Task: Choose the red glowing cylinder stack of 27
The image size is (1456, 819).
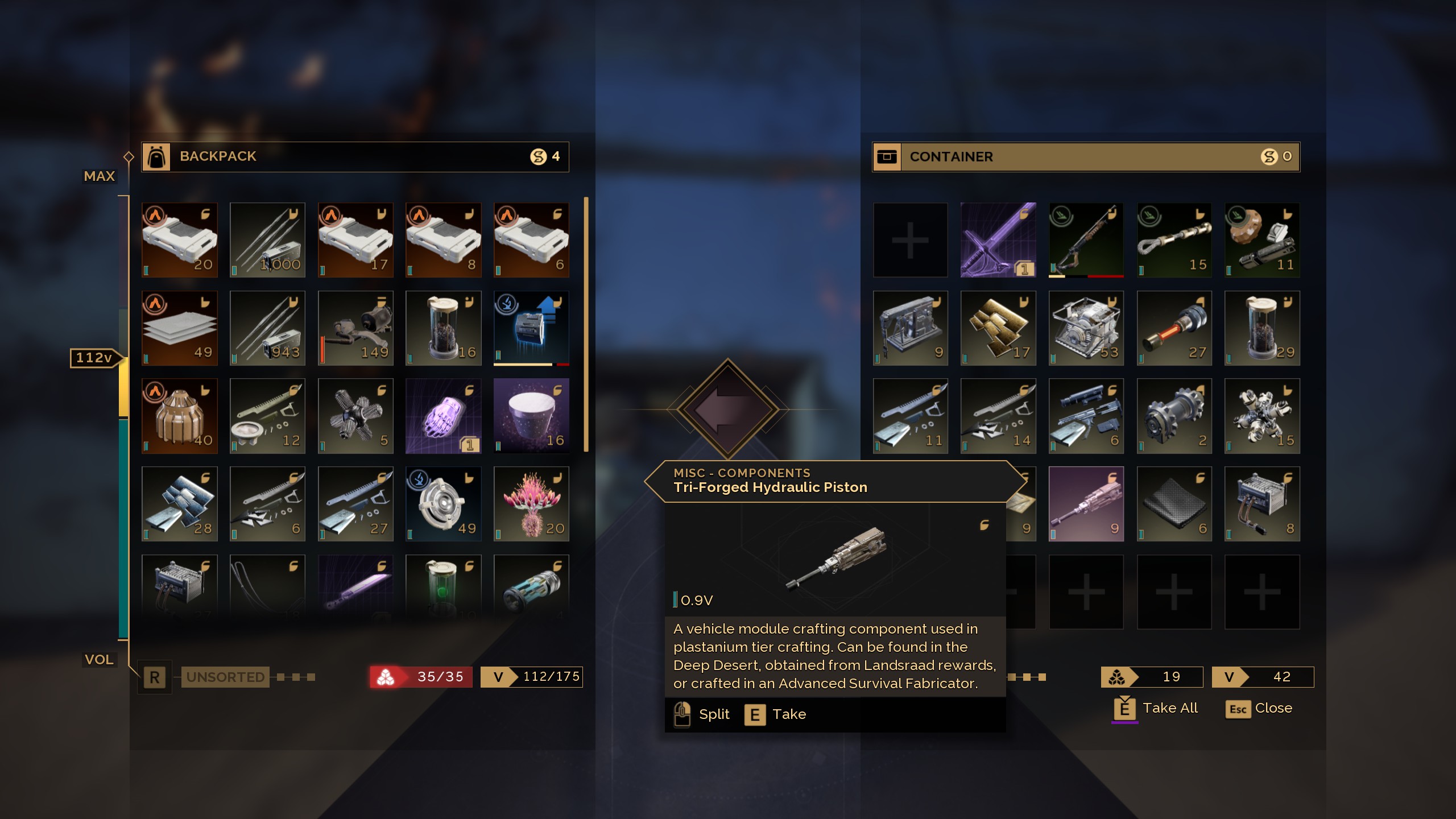Action: 1174,328
